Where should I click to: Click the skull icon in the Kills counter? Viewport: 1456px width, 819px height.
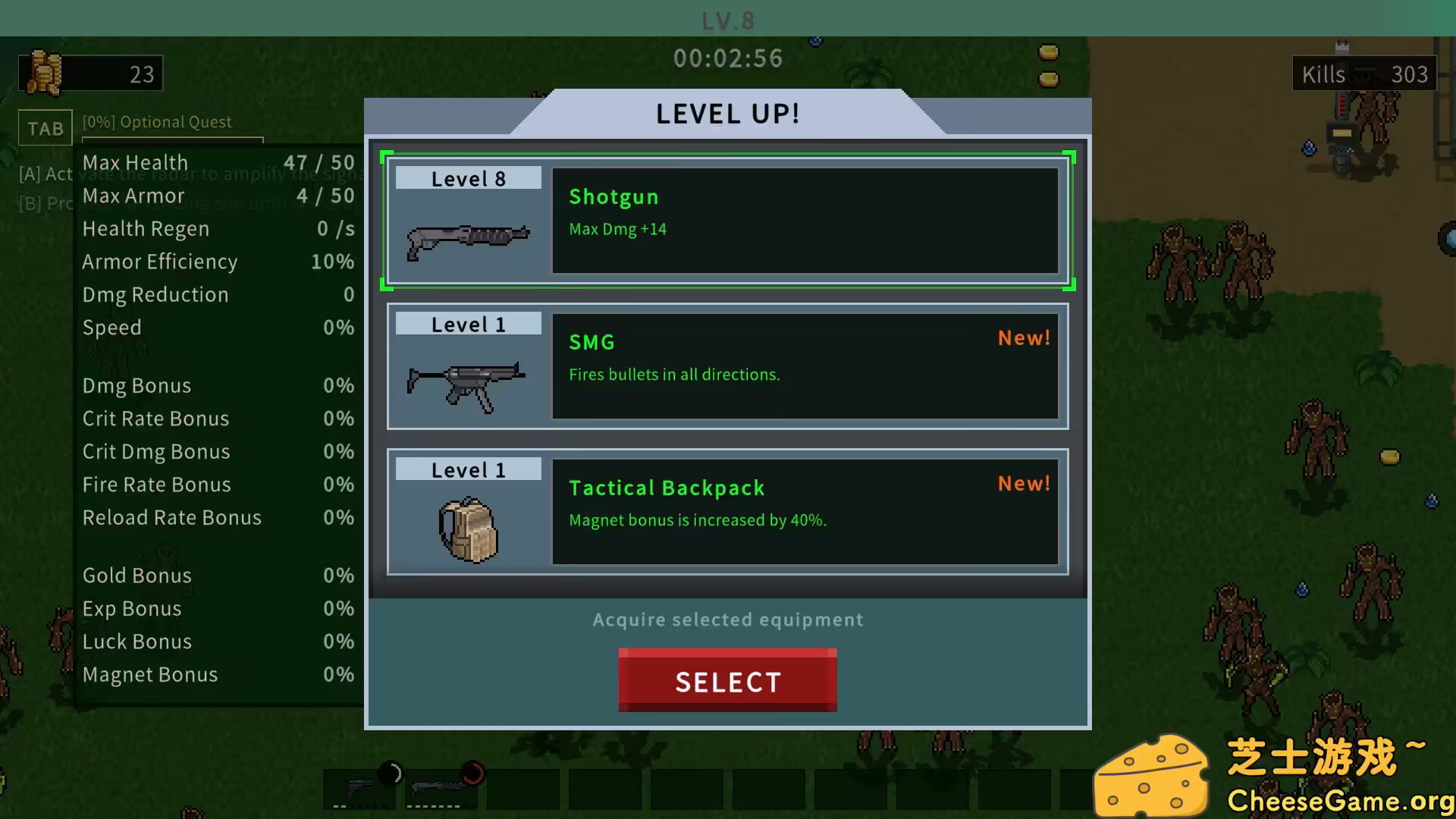click(x=1365, y=74)
